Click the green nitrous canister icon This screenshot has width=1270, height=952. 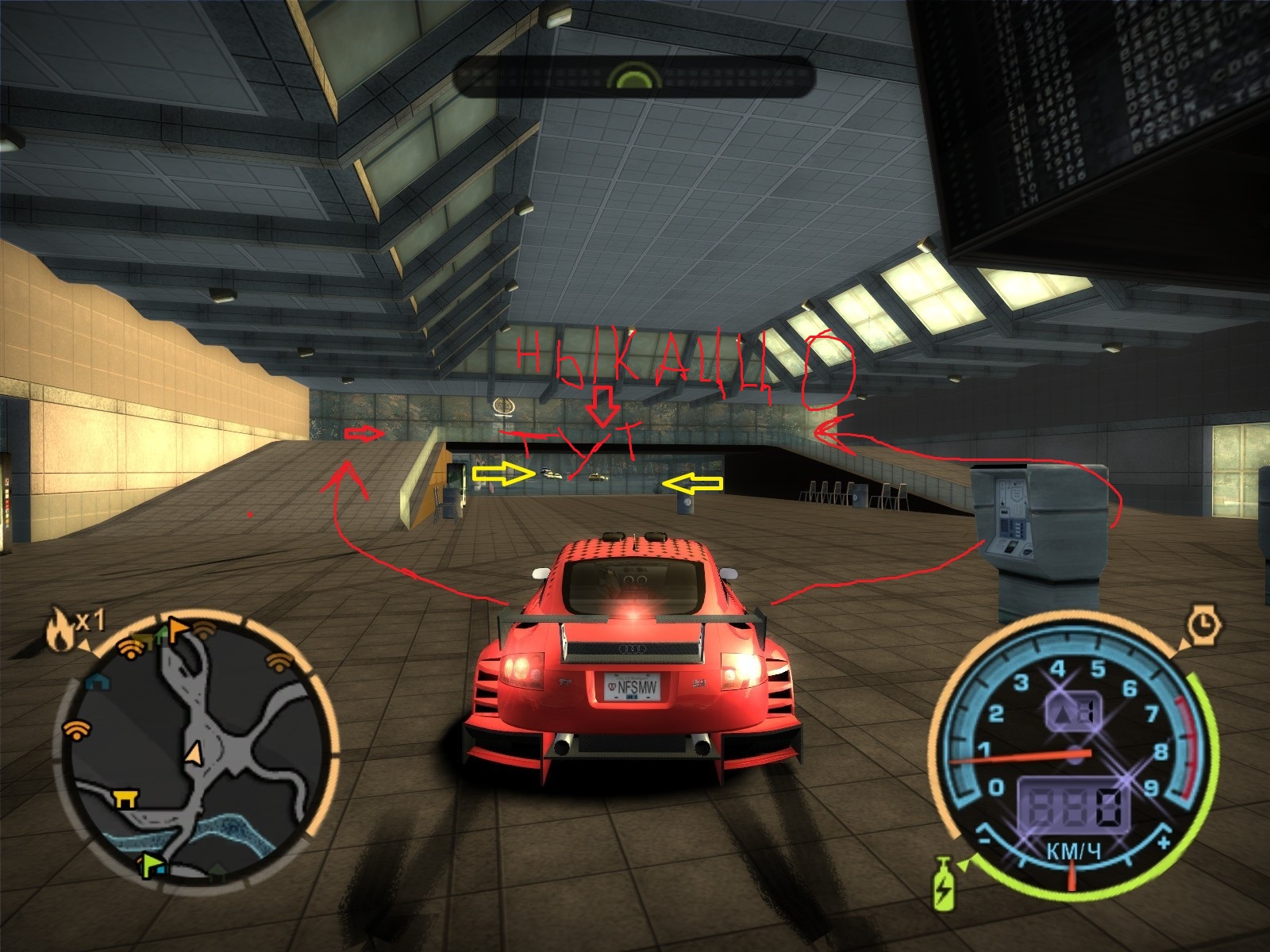click(x=944, y=884)
